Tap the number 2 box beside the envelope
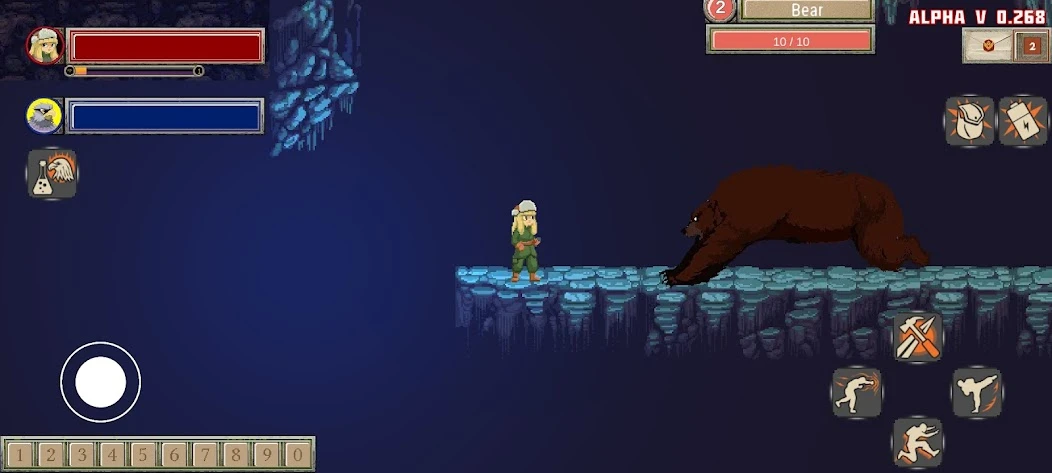 [1032, 46]
